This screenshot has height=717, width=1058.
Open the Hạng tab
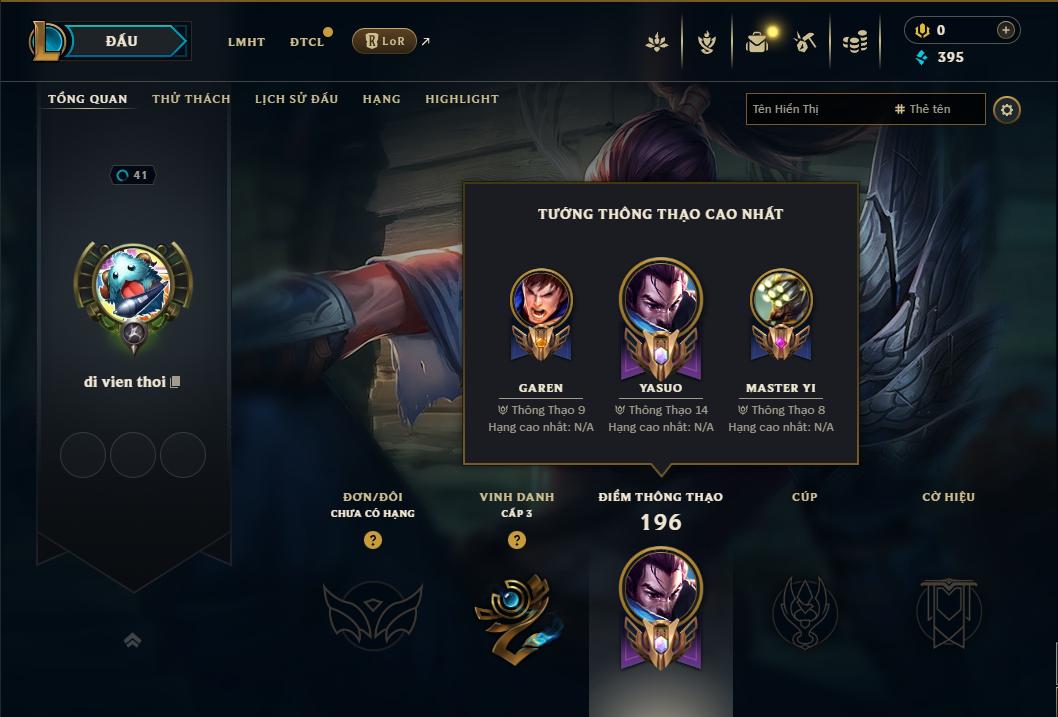pyautogui.click(x=381, y=99)
